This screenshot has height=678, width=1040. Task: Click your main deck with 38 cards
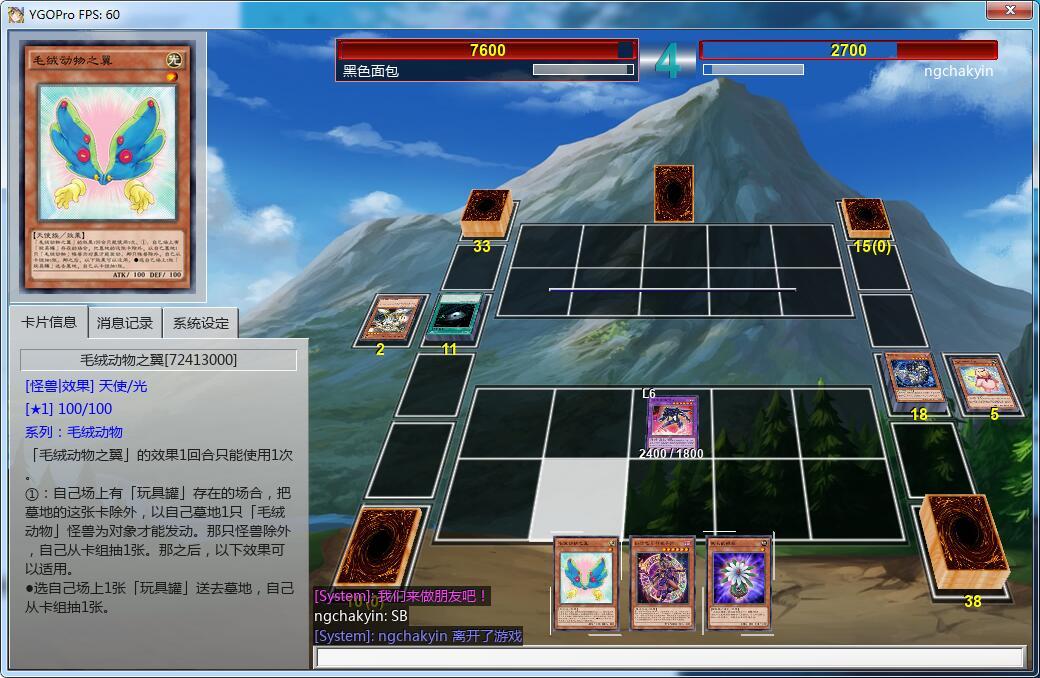965,541
